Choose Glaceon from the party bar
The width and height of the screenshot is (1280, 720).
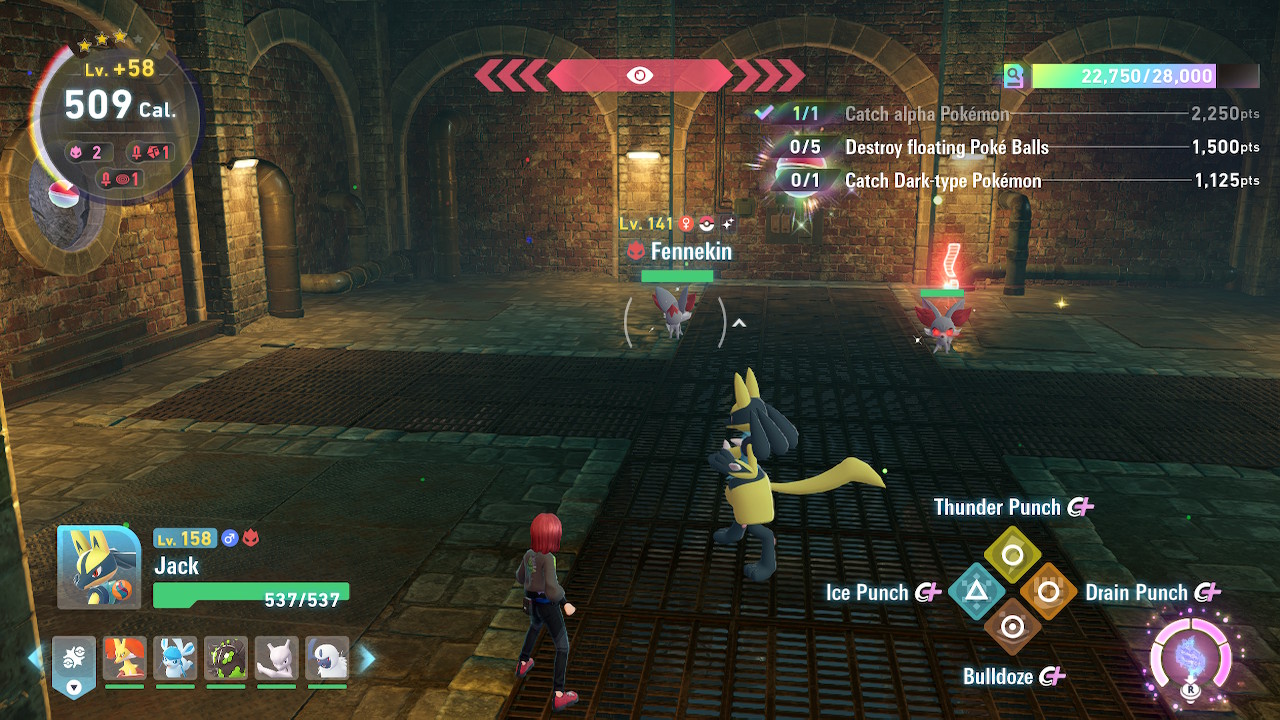(x=175, y=659)
